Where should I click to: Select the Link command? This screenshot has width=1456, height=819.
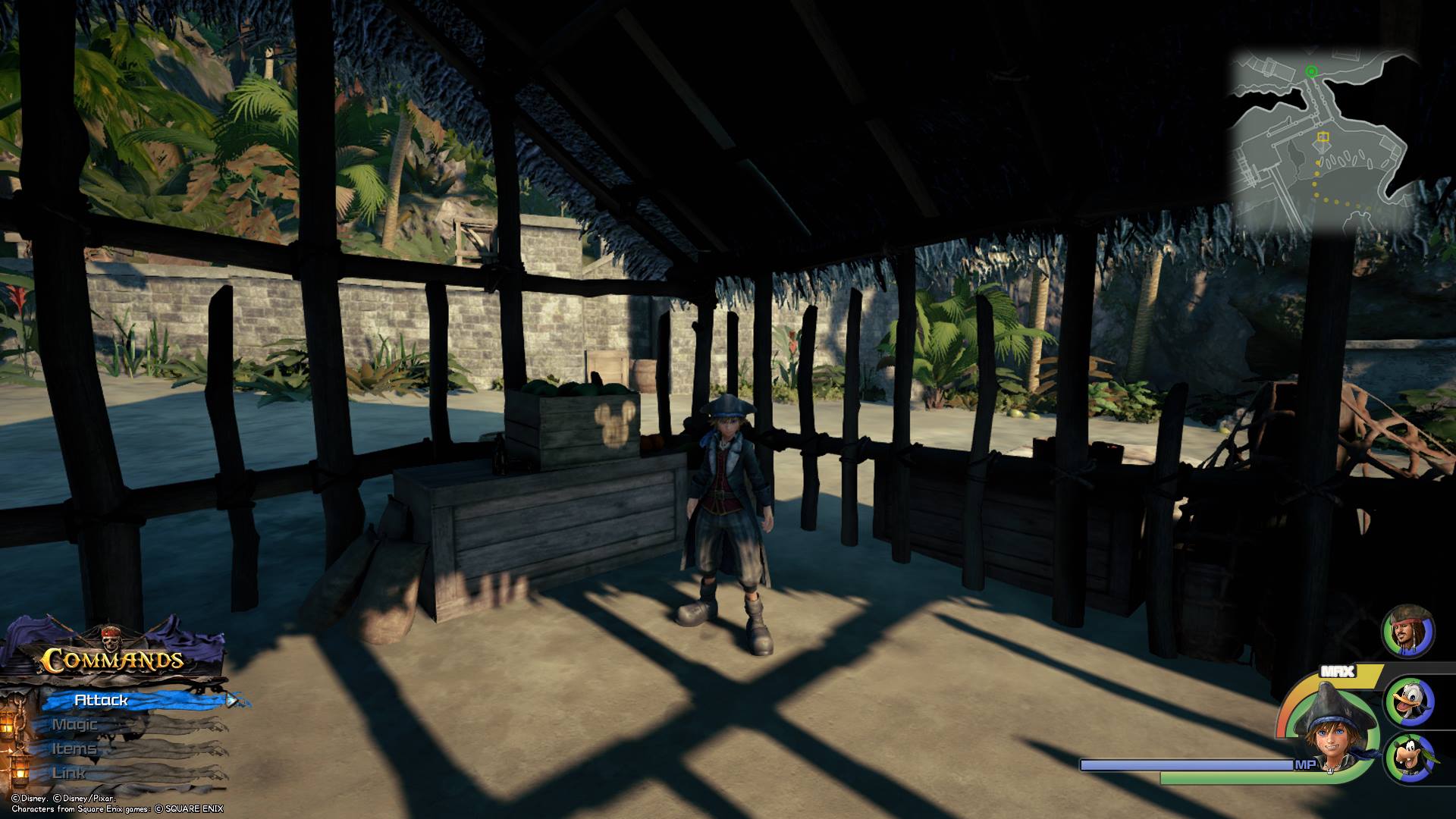click(x=69, y=773)
